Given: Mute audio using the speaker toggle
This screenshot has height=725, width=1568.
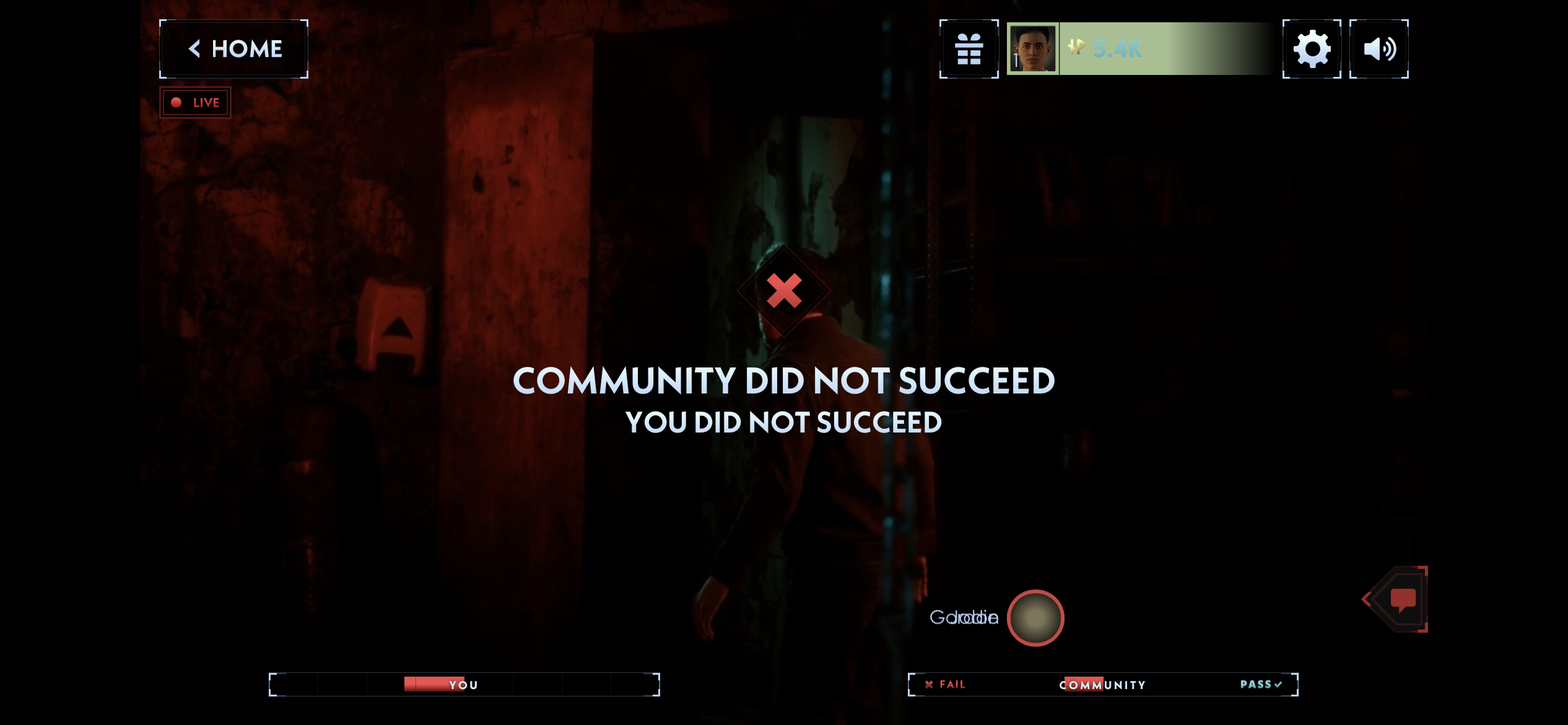Looking at the screenshot, I should tap(1379, 48).
